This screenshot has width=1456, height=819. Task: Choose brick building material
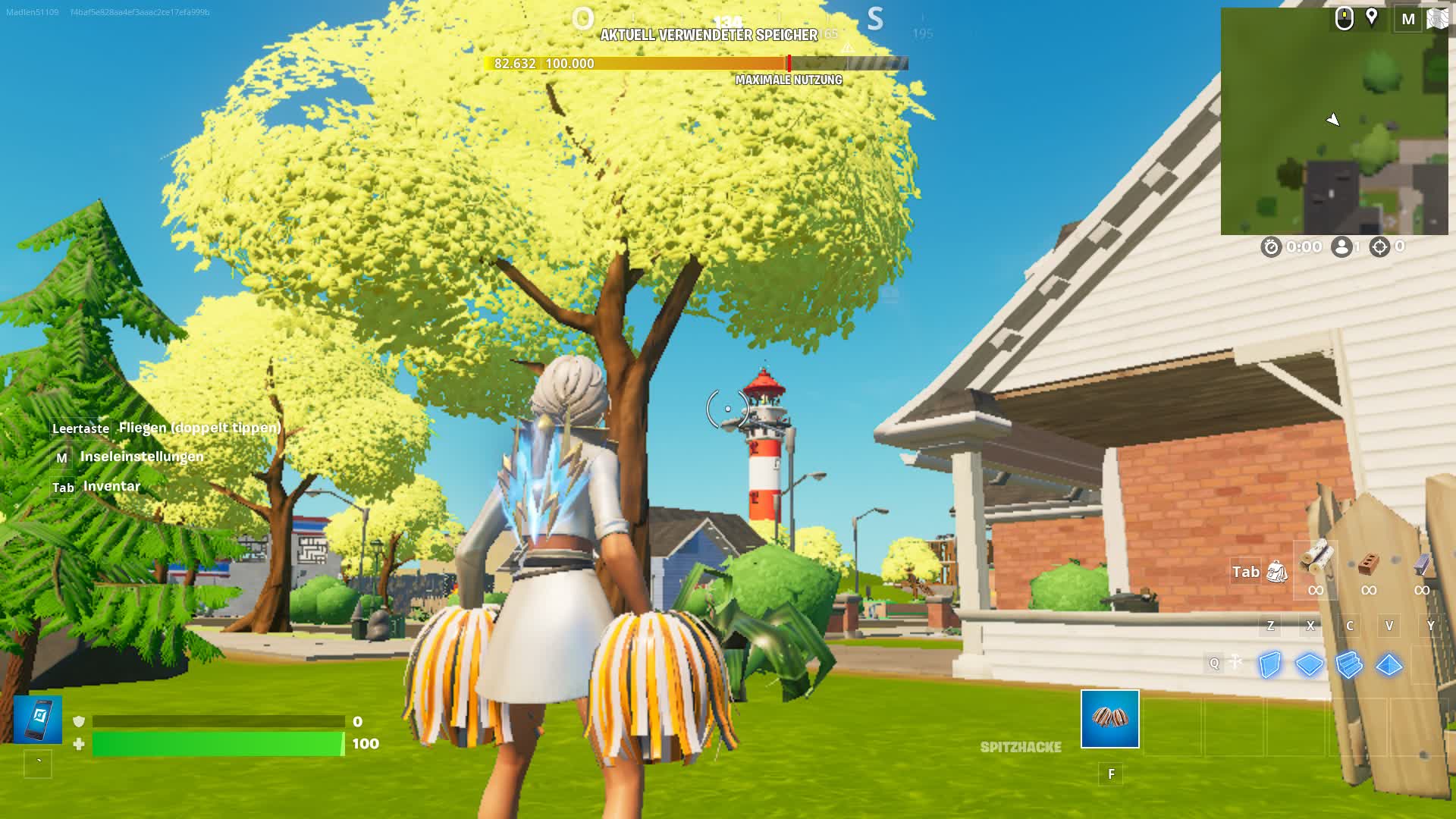1369,564
